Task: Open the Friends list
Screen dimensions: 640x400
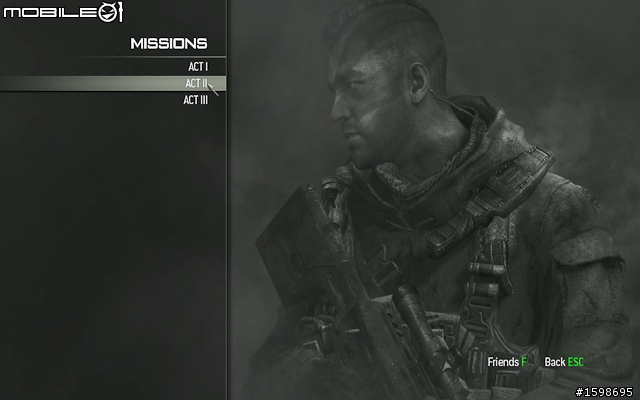Action: tap(507, 361)
